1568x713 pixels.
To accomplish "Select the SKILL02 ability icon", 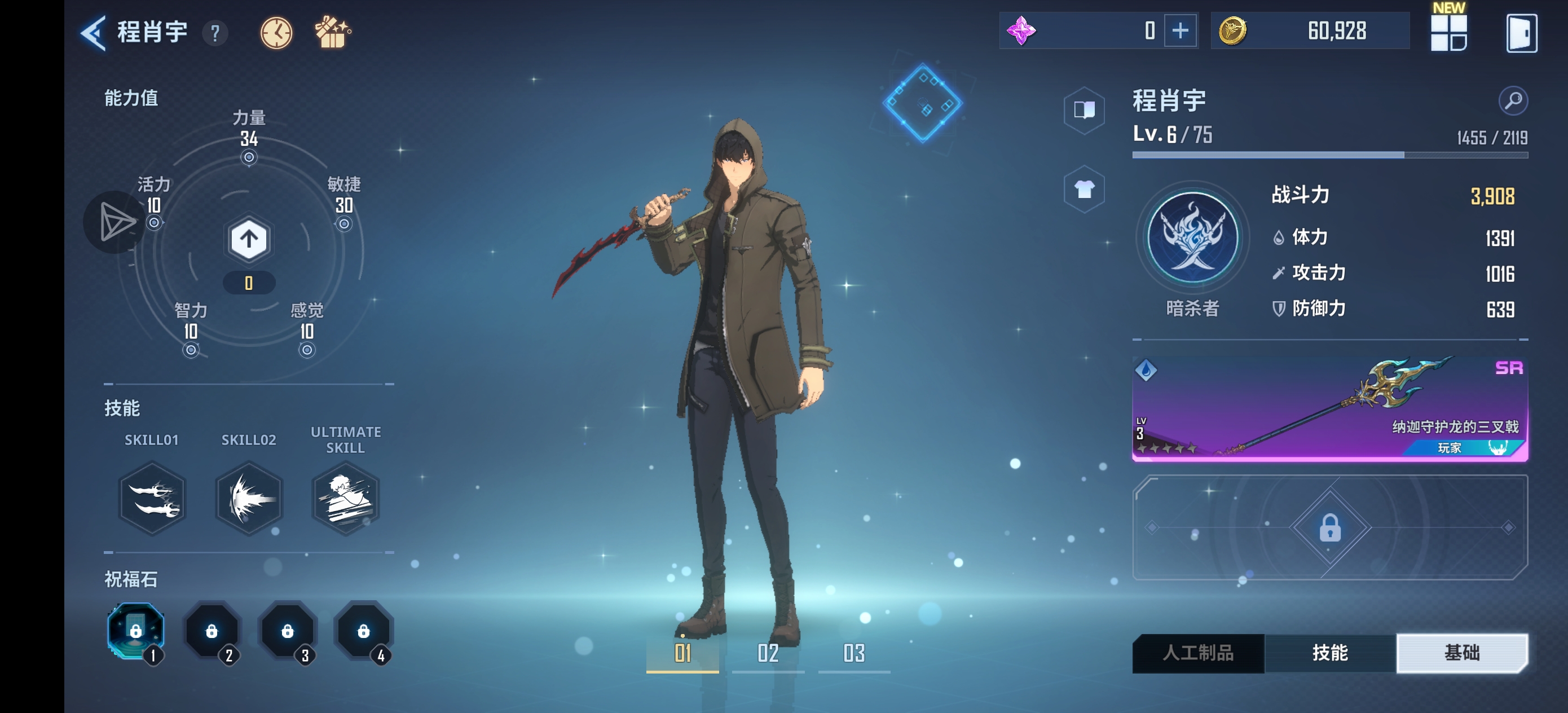I will point(248,499).
